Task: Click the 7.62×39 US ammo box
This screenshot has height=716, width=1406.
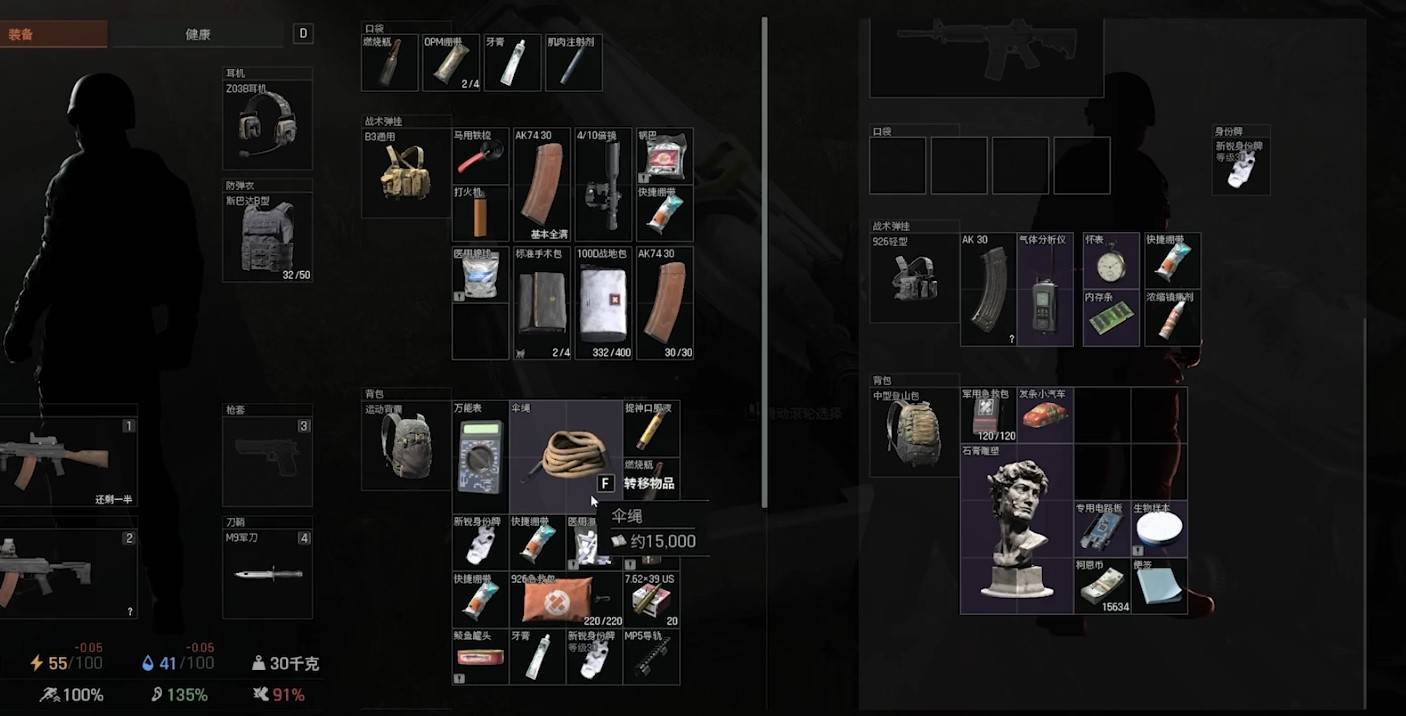Action: [651, 600]
